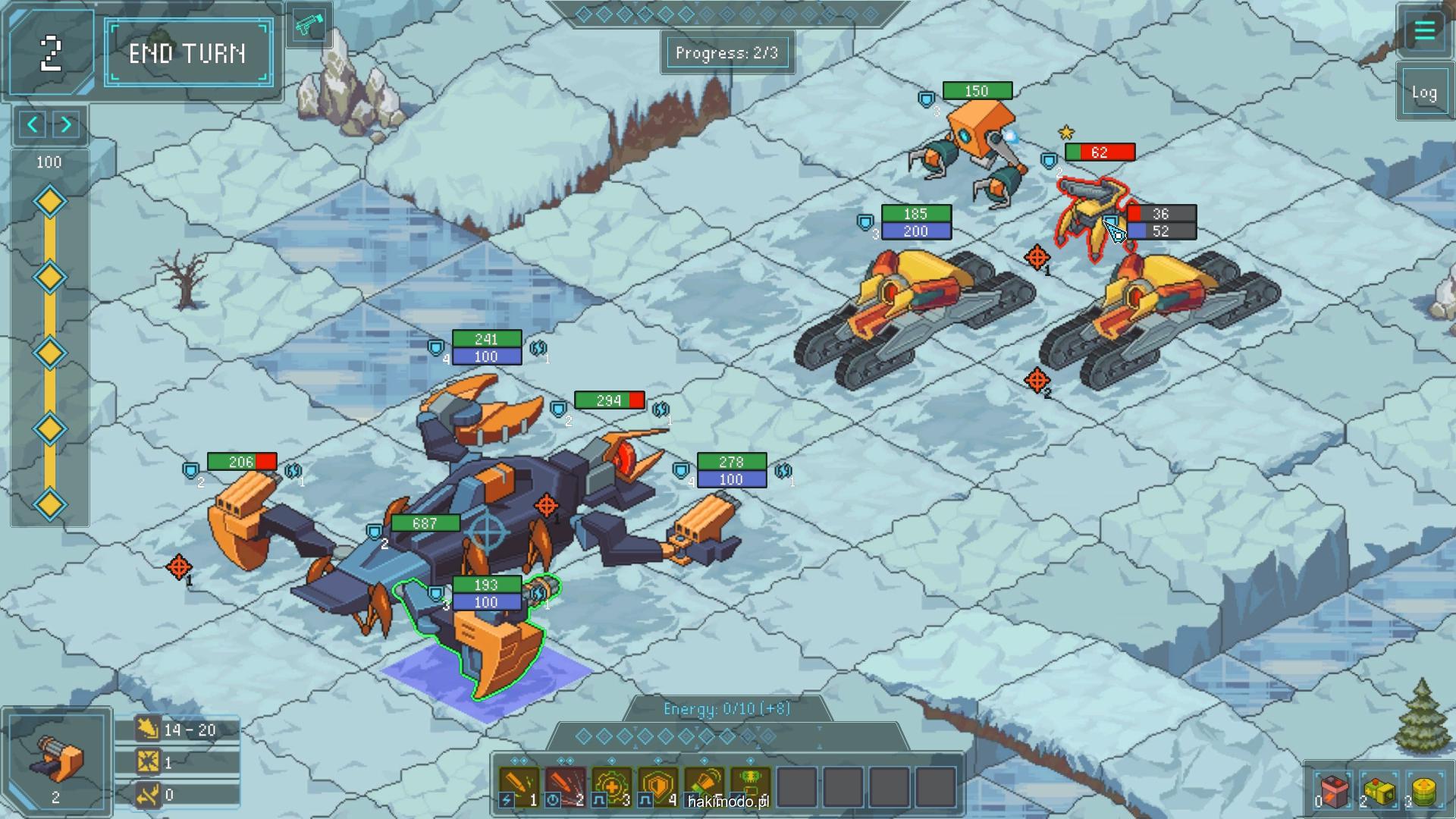Open the hamburger main menu

point(1423,30)
